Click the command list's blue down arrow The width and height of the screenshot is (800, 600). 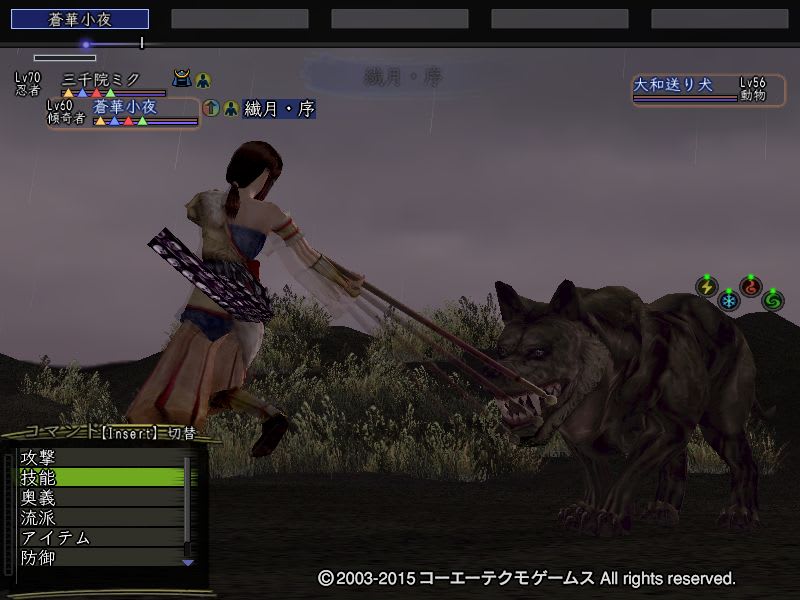tap(187, 563)
